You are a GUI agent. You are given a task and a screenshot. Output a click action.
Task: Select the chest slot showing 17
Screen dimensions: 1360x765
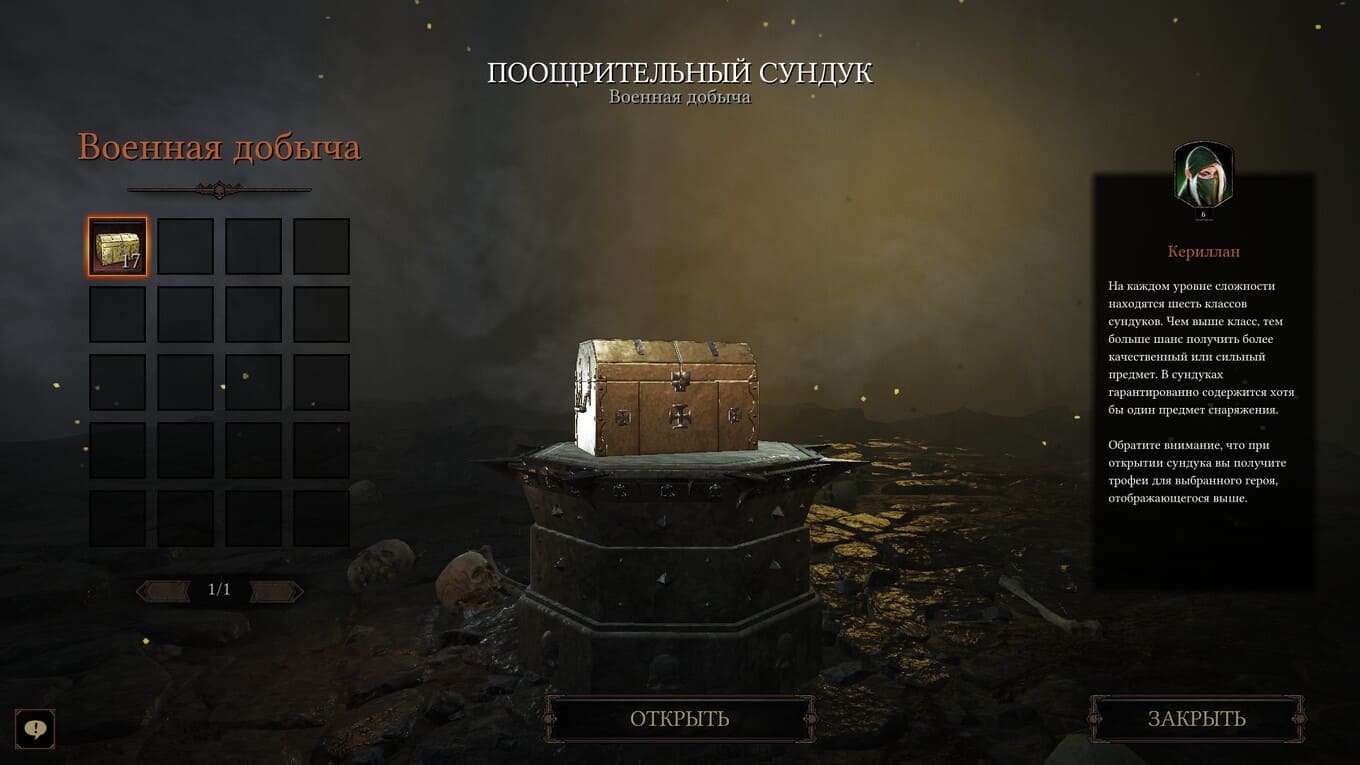click(117, 246)
